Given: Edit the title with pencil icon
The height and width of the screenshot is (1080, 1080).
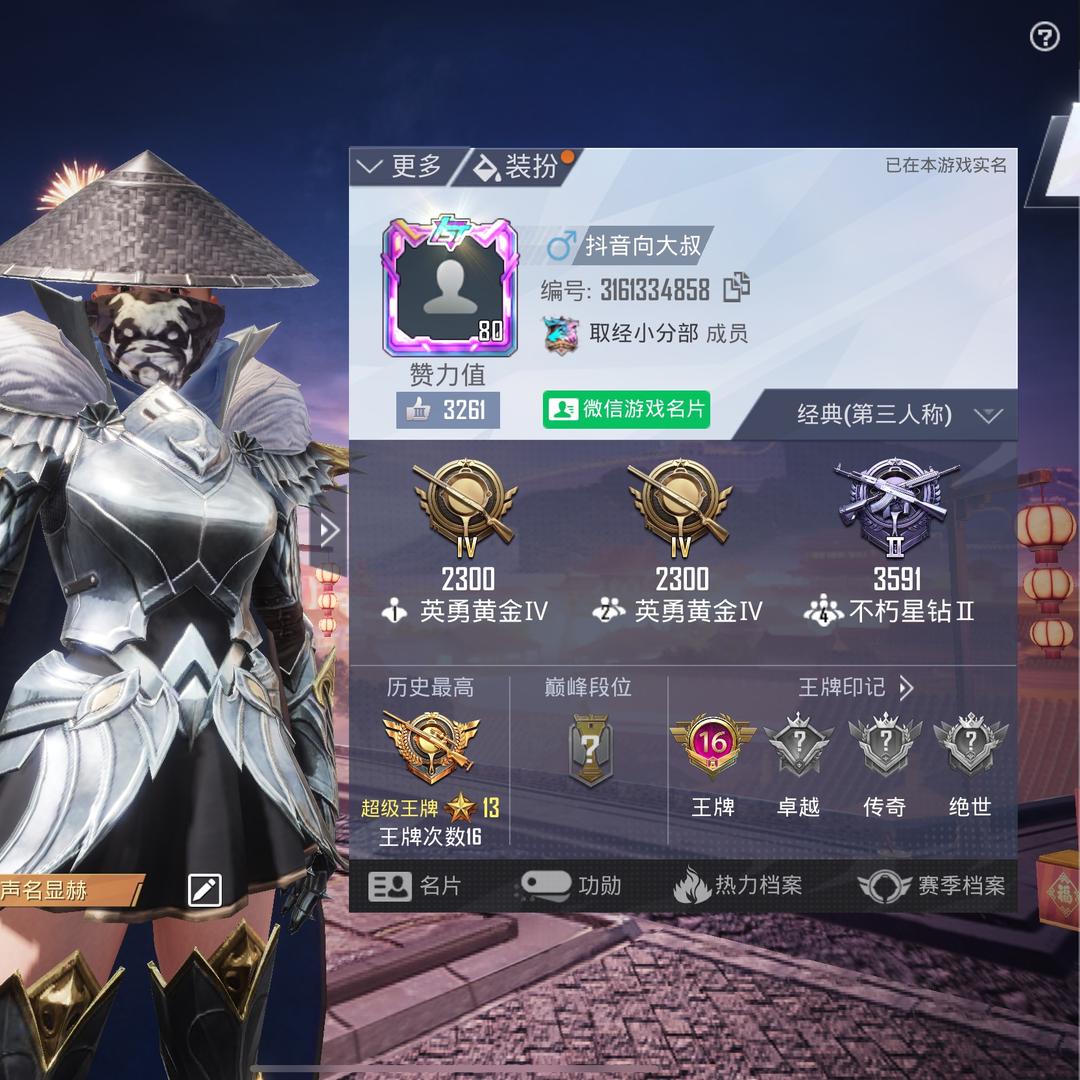Looking at the screenshot, I should pyautogui.click(x=205, y=889).
